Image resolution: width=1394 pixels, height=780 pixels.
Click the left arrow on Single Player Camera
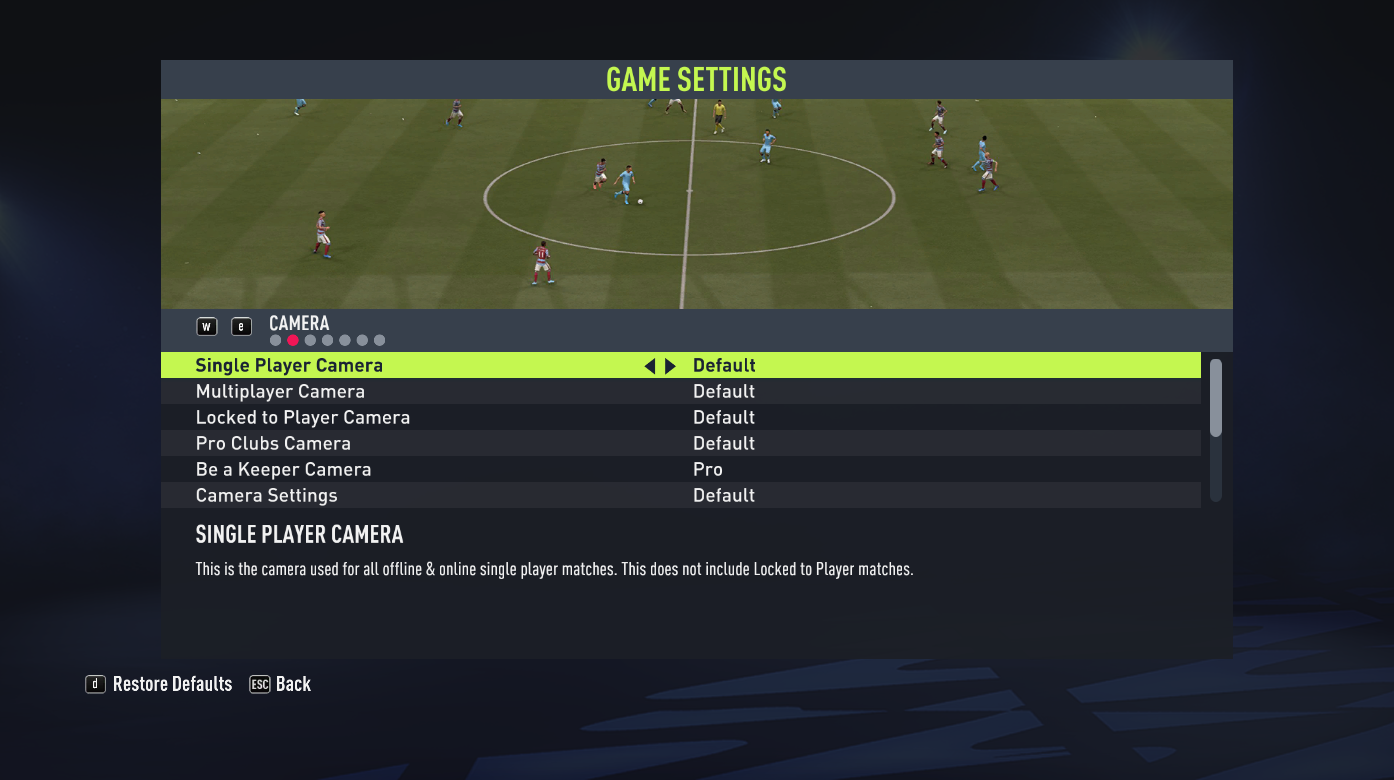(x=650, y=365)
